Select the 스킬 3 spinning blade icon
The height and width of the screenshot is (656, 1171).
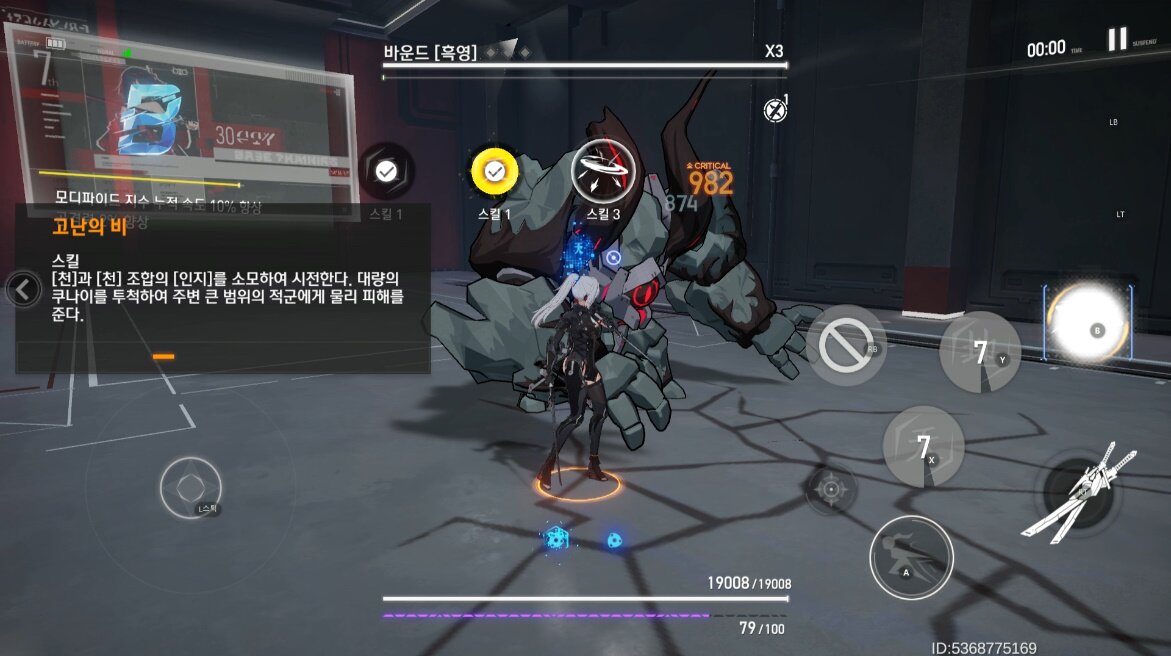click(x=602, y=173)
